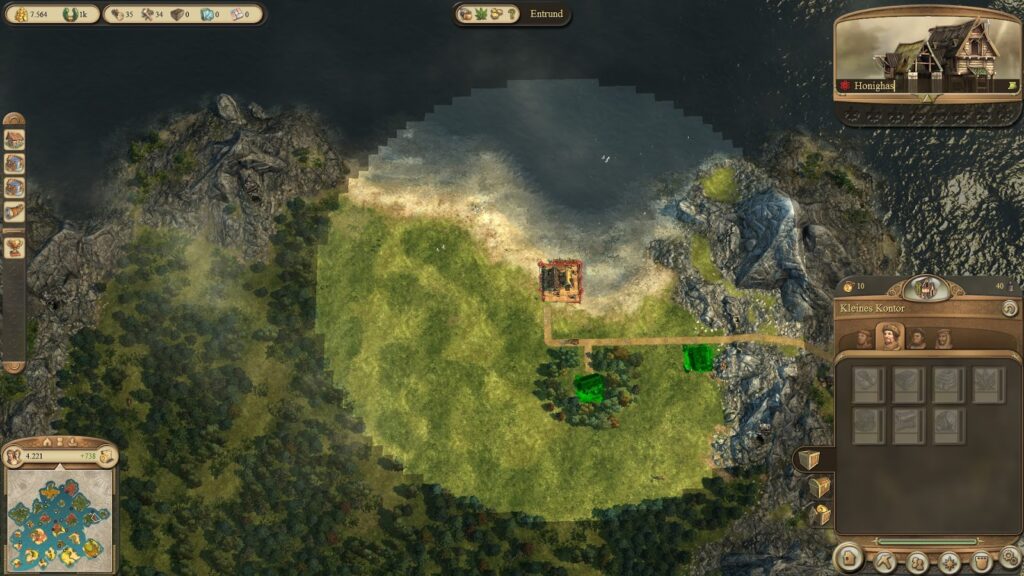Open the shield emblem menu
This screenshot has height=576, width=1024.
click(x=980, y=560)
